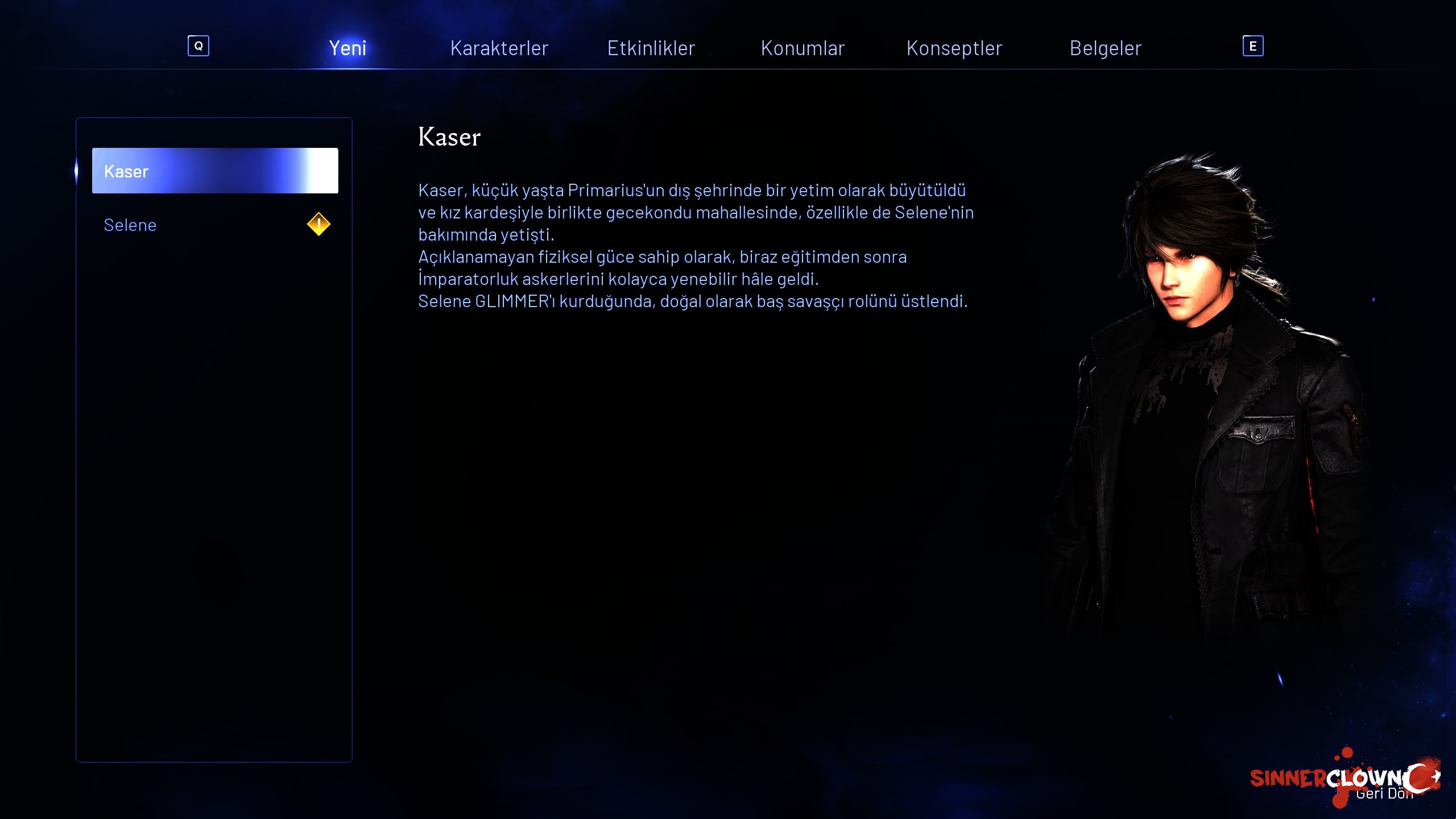Open the Etkinlikler tab
The image size is (1456, 819).
point(651,48)
